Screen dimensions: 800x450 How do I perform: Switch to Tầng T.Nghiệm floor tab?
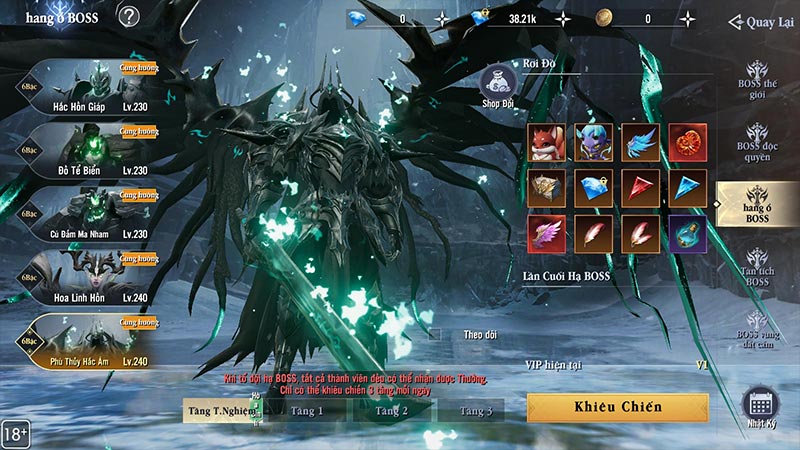[x=218, y=411]
